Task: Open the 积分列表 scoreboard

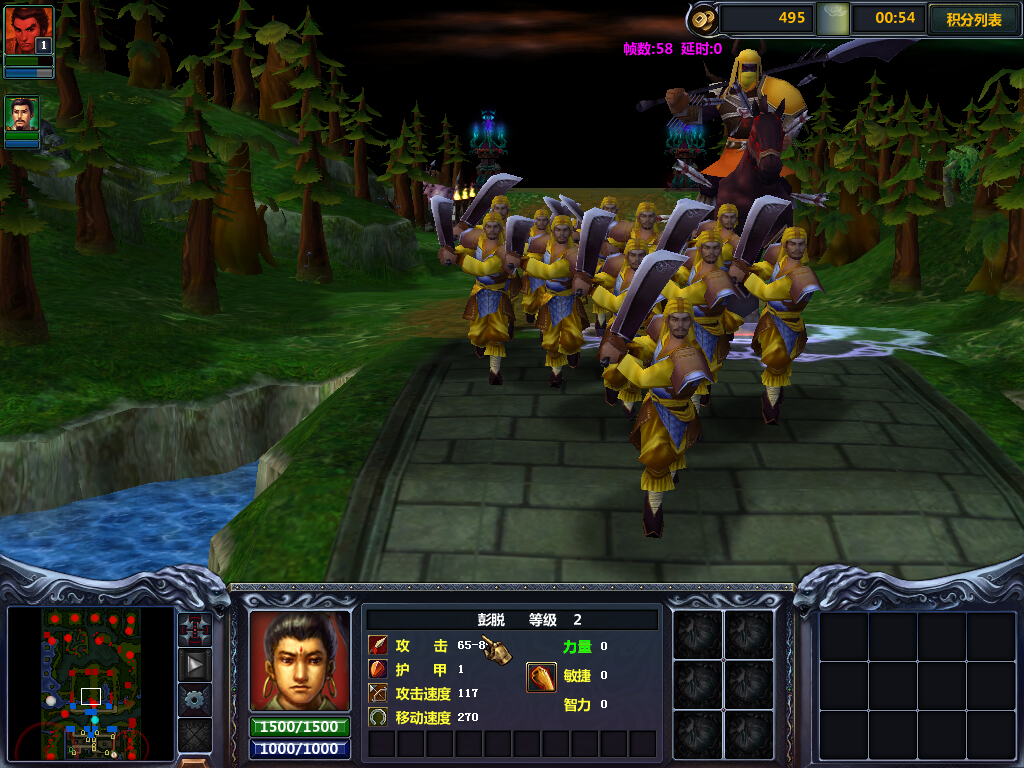Action: click(x=973, y=19)
